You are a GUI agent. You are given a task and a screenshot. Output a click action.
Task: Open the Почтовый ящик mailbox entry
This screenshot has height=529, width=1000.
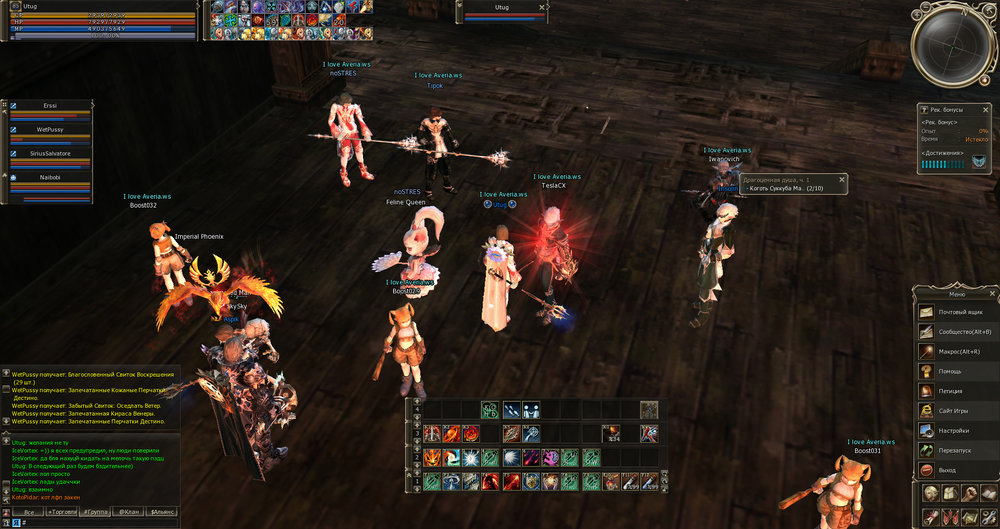[957, 312]
